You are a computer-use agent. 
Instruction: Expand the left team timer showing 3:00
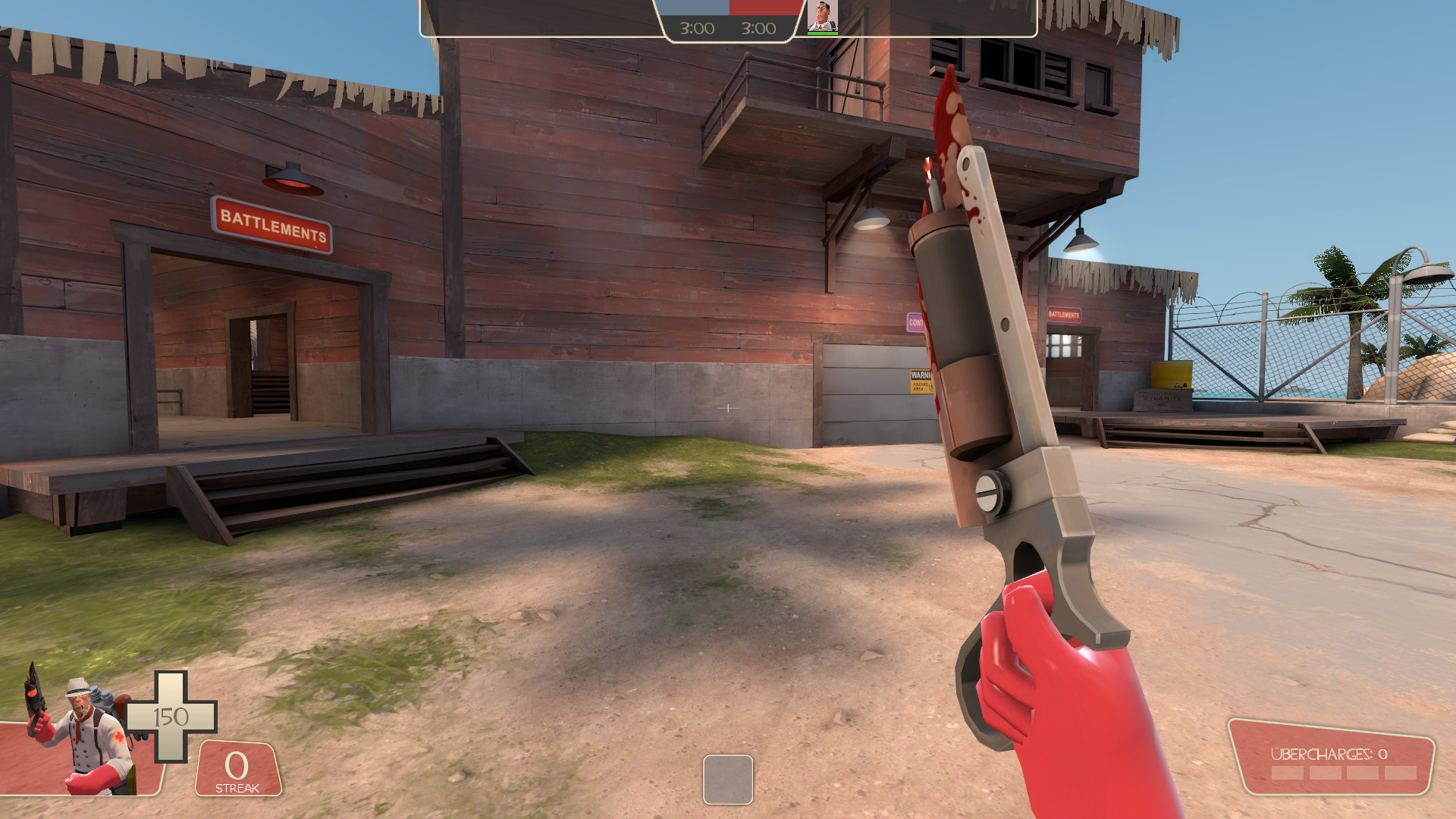696,28
